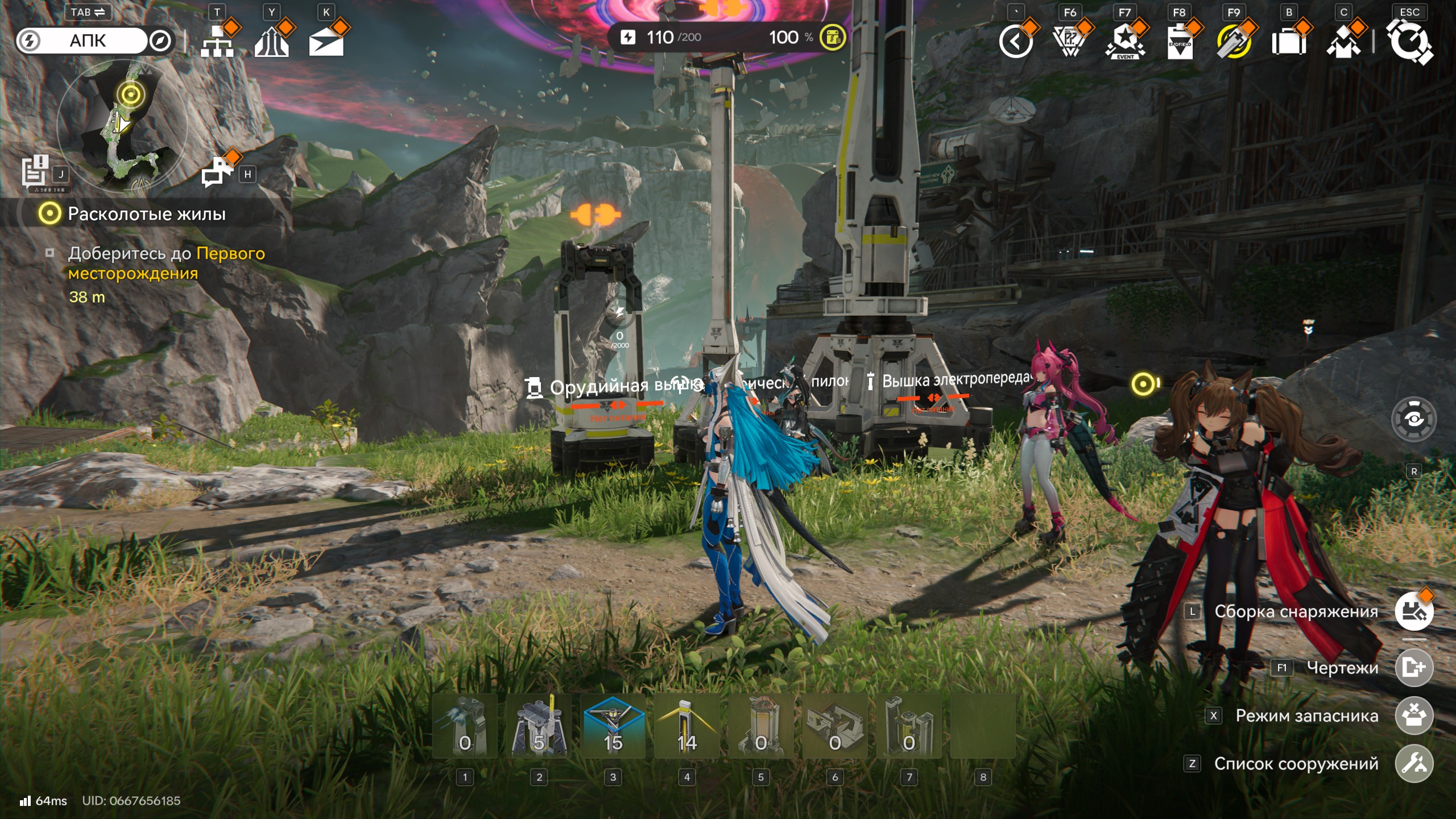This screenshot has width=1456, height=819.
Task: Select the hotbar facility with count 15
Action: click(x=613, y=726)
